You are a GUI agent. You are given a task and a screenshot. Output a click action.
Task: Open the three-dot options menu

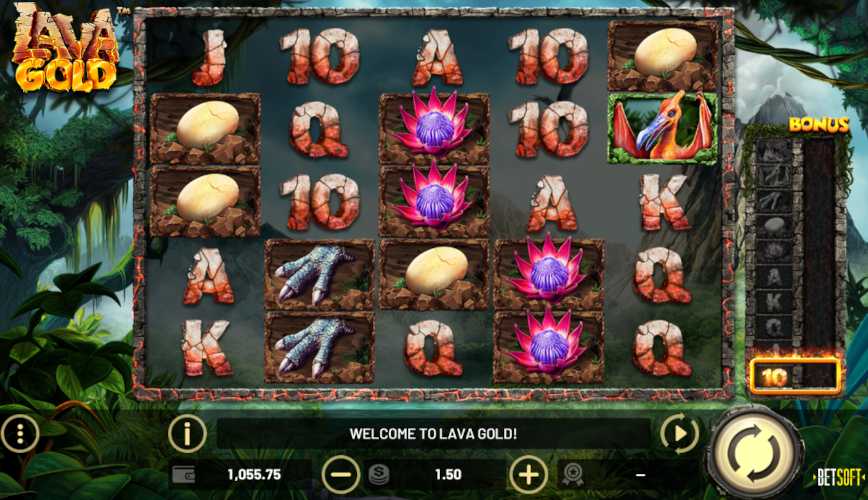coord(20,434)
